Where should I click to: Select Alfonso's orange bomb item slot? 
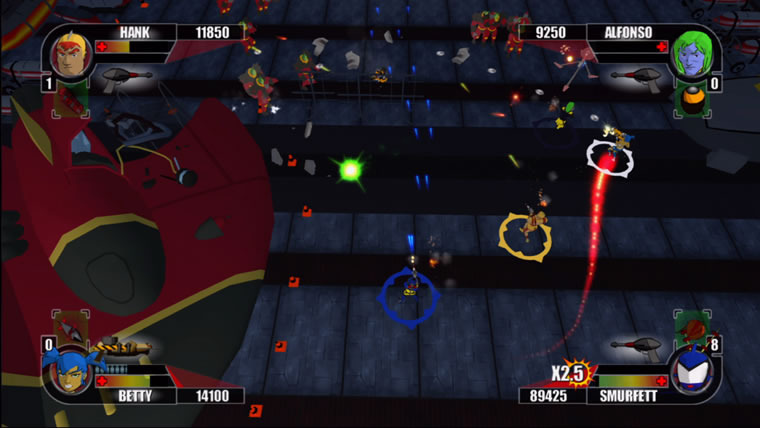[x=692, y=97]
